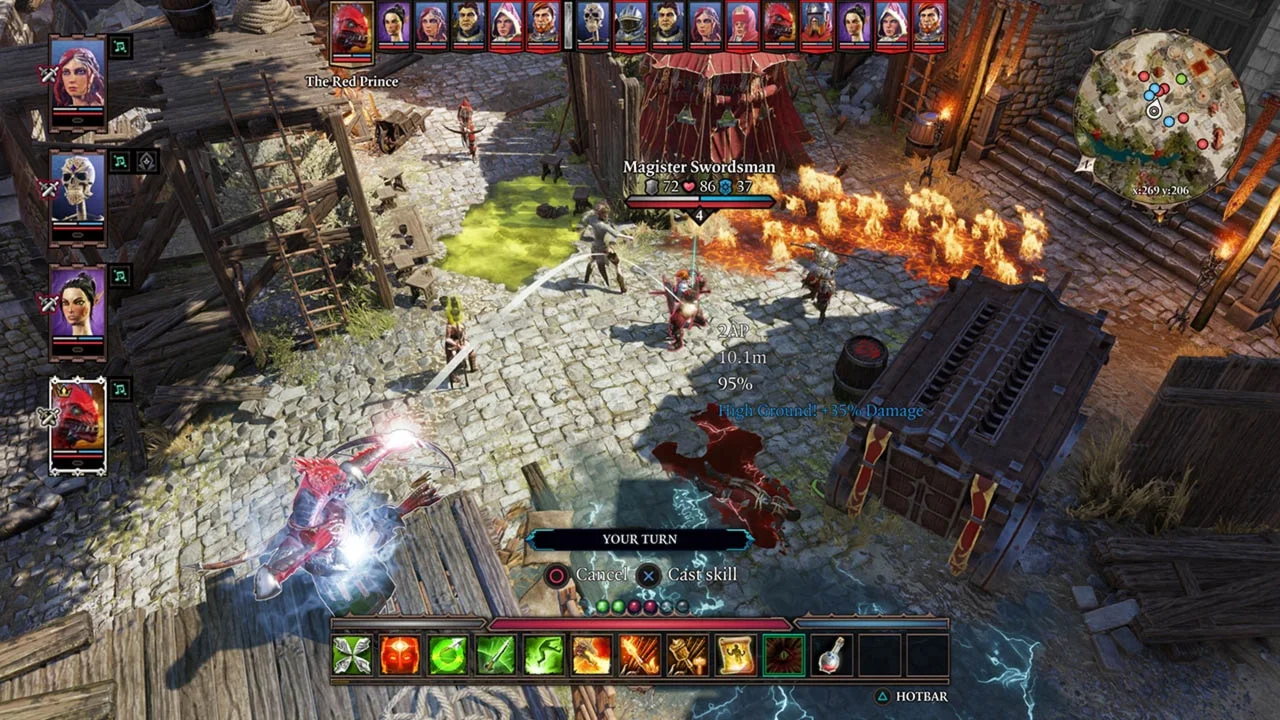
Task: Cast the fire-breathing dragon skill
Action: pyautogui.click(x=592, y=655)
